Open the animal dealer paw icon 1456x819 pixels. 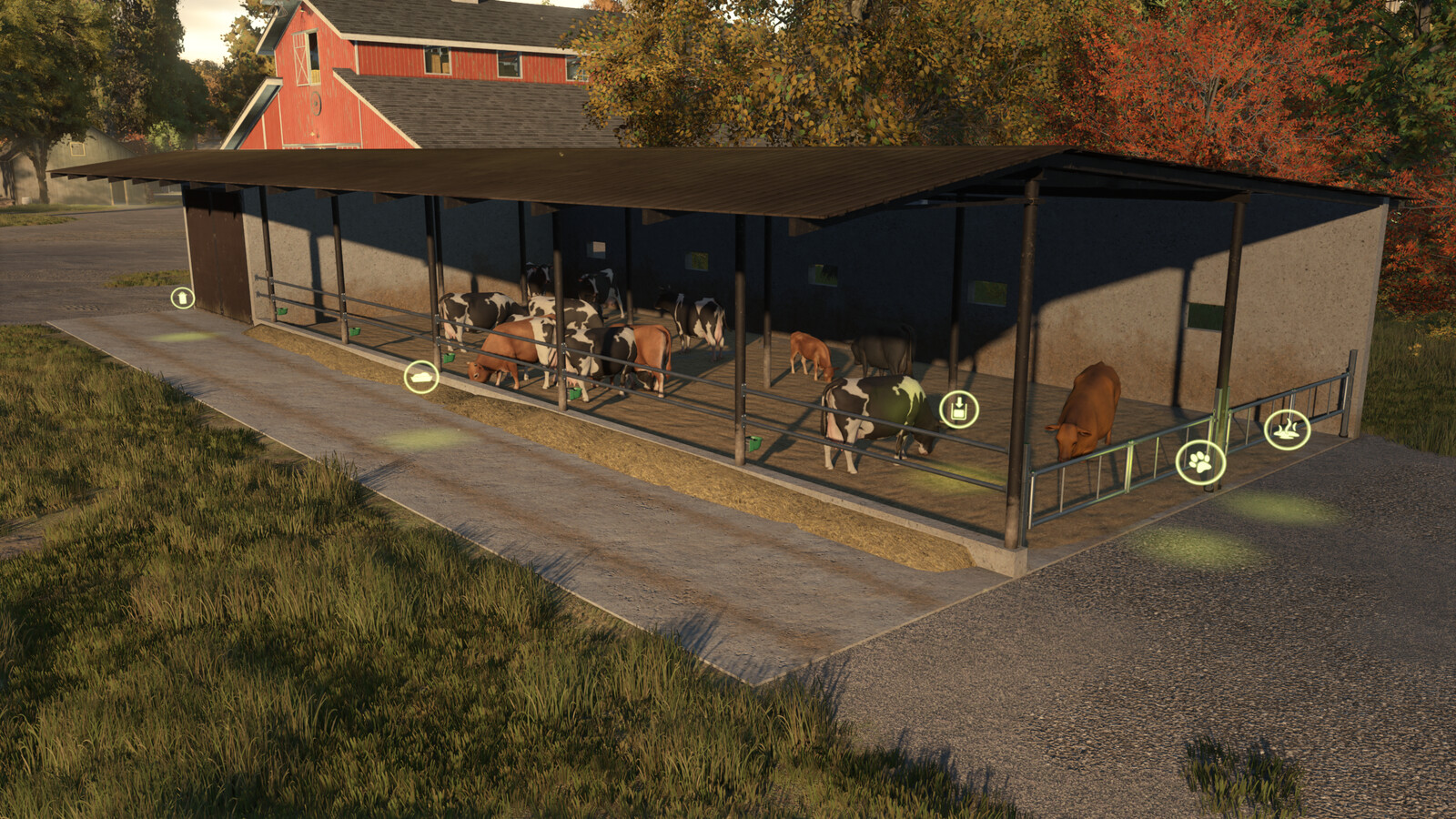1199,463
